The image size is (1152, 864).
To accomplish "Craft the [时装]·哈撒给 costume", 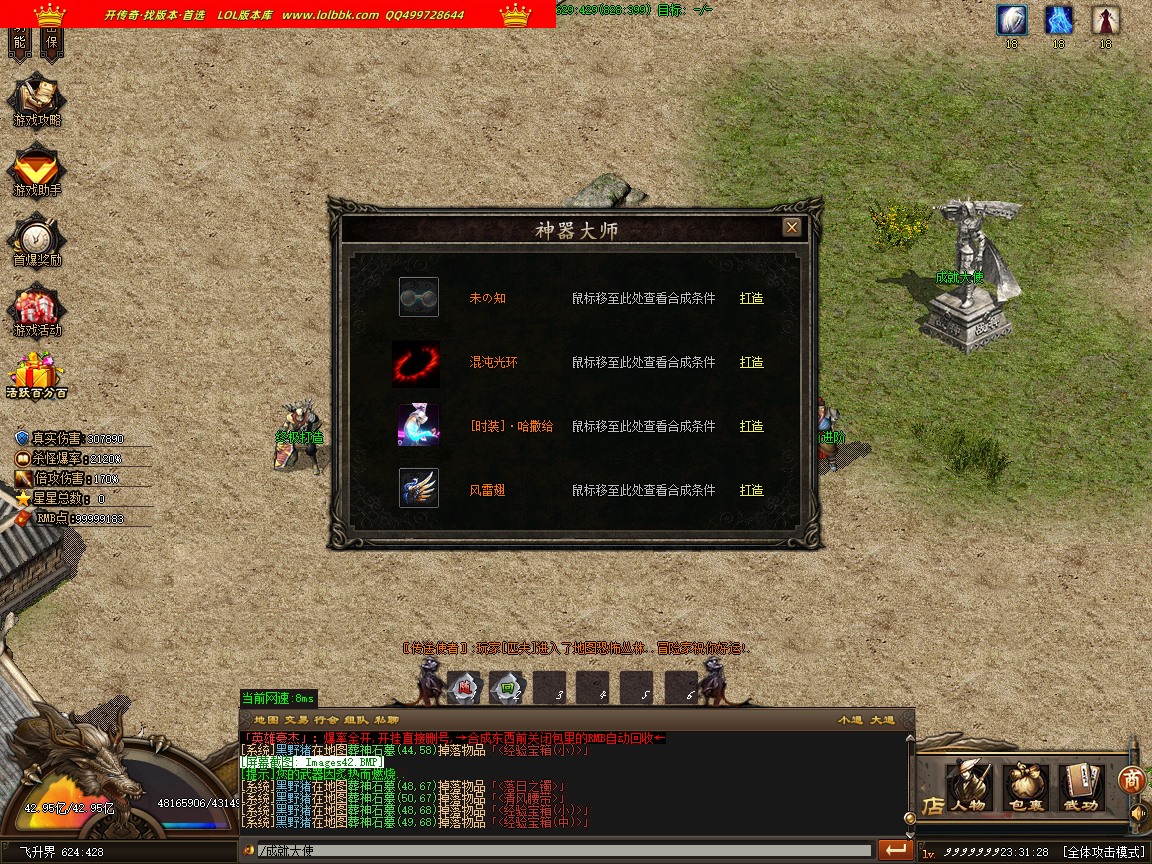I will pos(751,426).
